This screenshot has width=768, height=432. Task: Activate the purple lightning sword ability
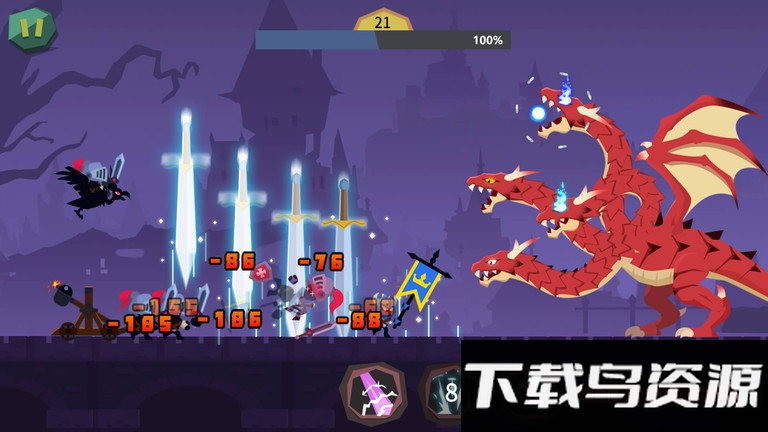click(x=372, y=393)
